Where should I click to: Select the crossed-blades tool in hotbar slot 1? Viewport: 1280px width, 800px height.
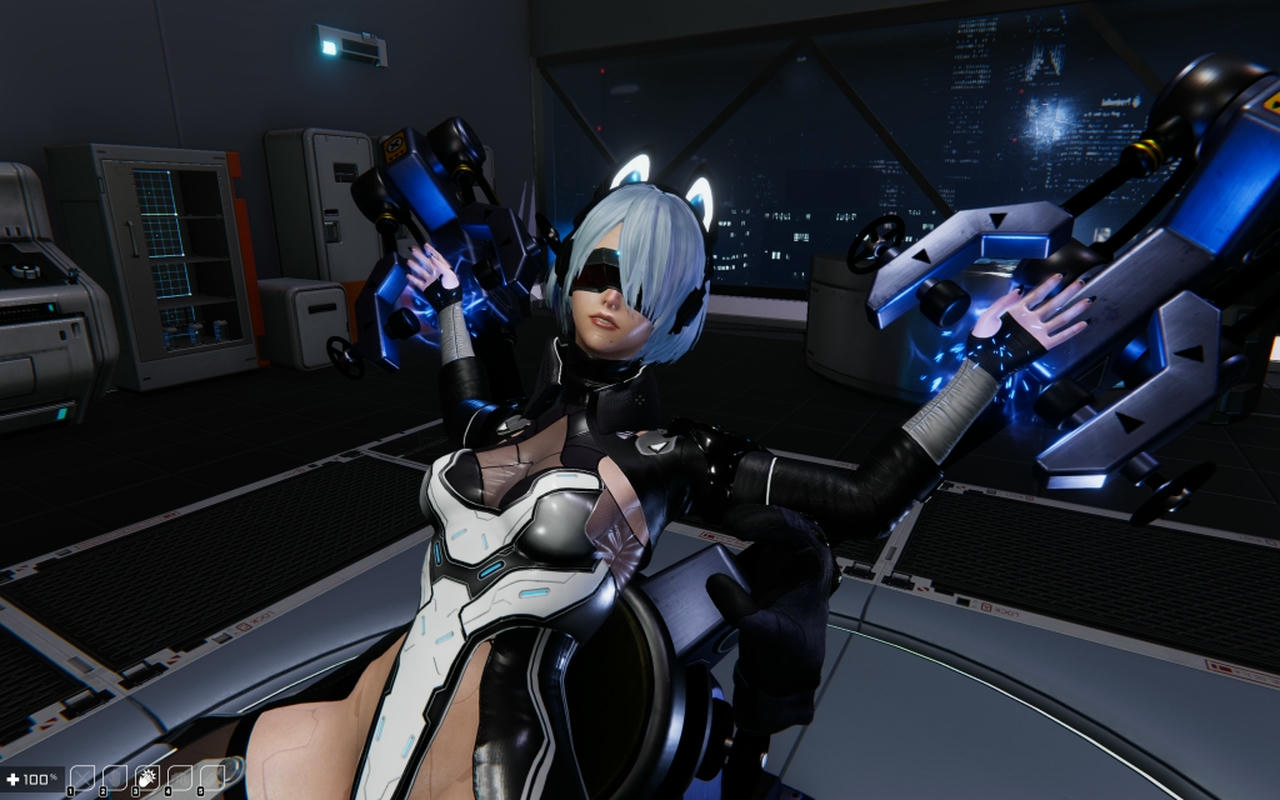(83, 775)
